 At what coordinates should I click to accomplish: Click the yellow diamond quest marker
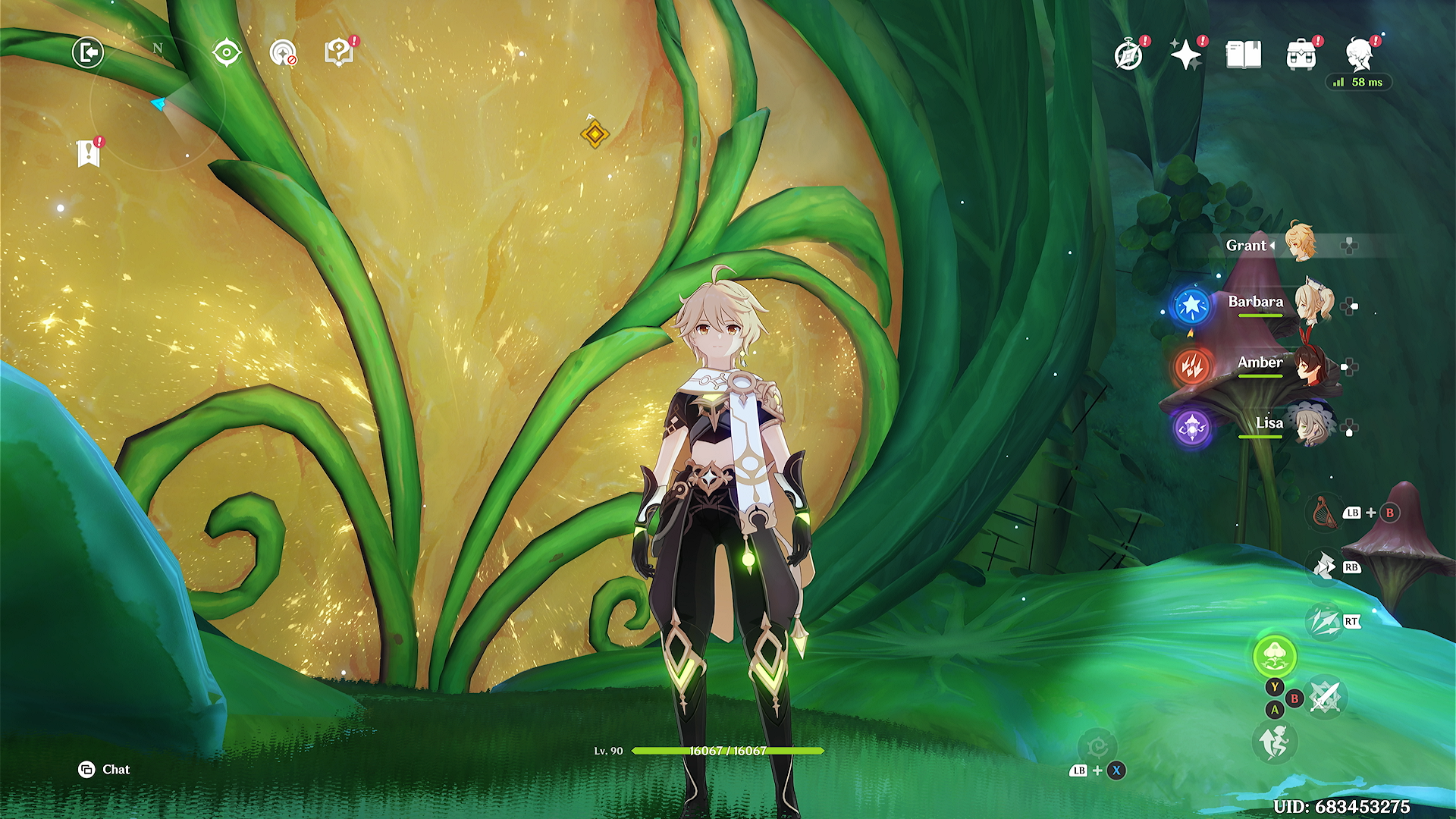(x=595, y=134)
